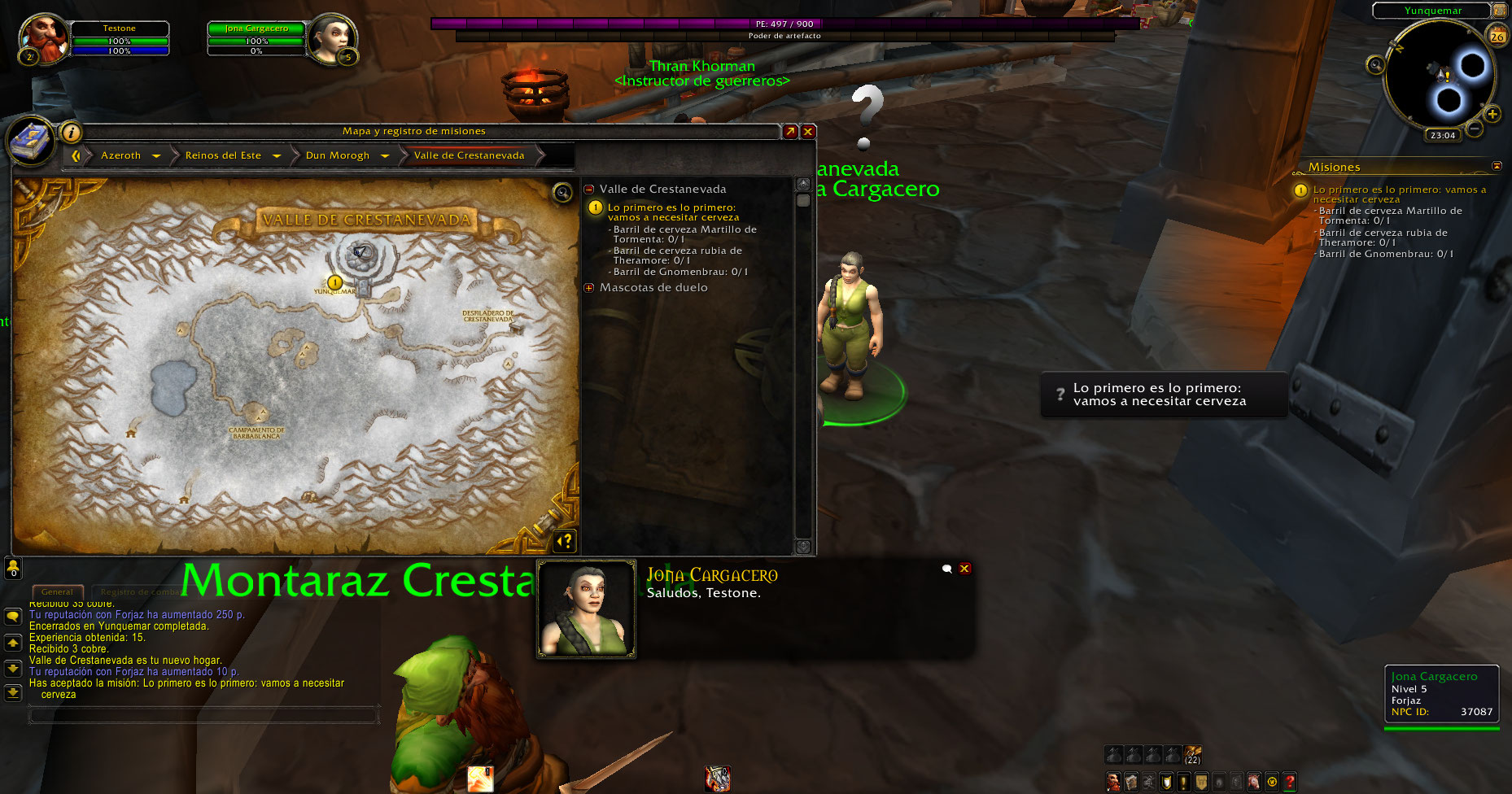1512x794 pixels.
Task: Close the Mapa y registro de misiones window
Action: tap(808, 131)
